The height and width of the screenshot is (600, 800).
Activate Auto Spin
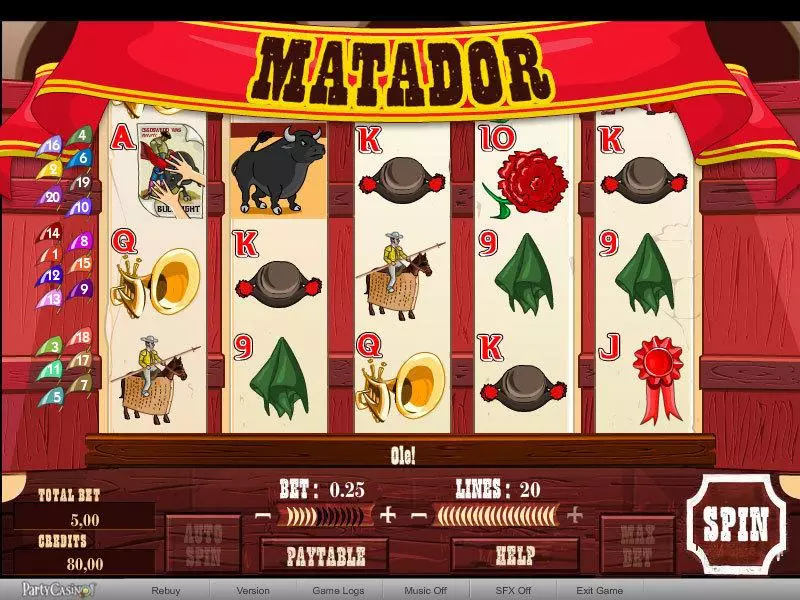[x=203, y=543]
